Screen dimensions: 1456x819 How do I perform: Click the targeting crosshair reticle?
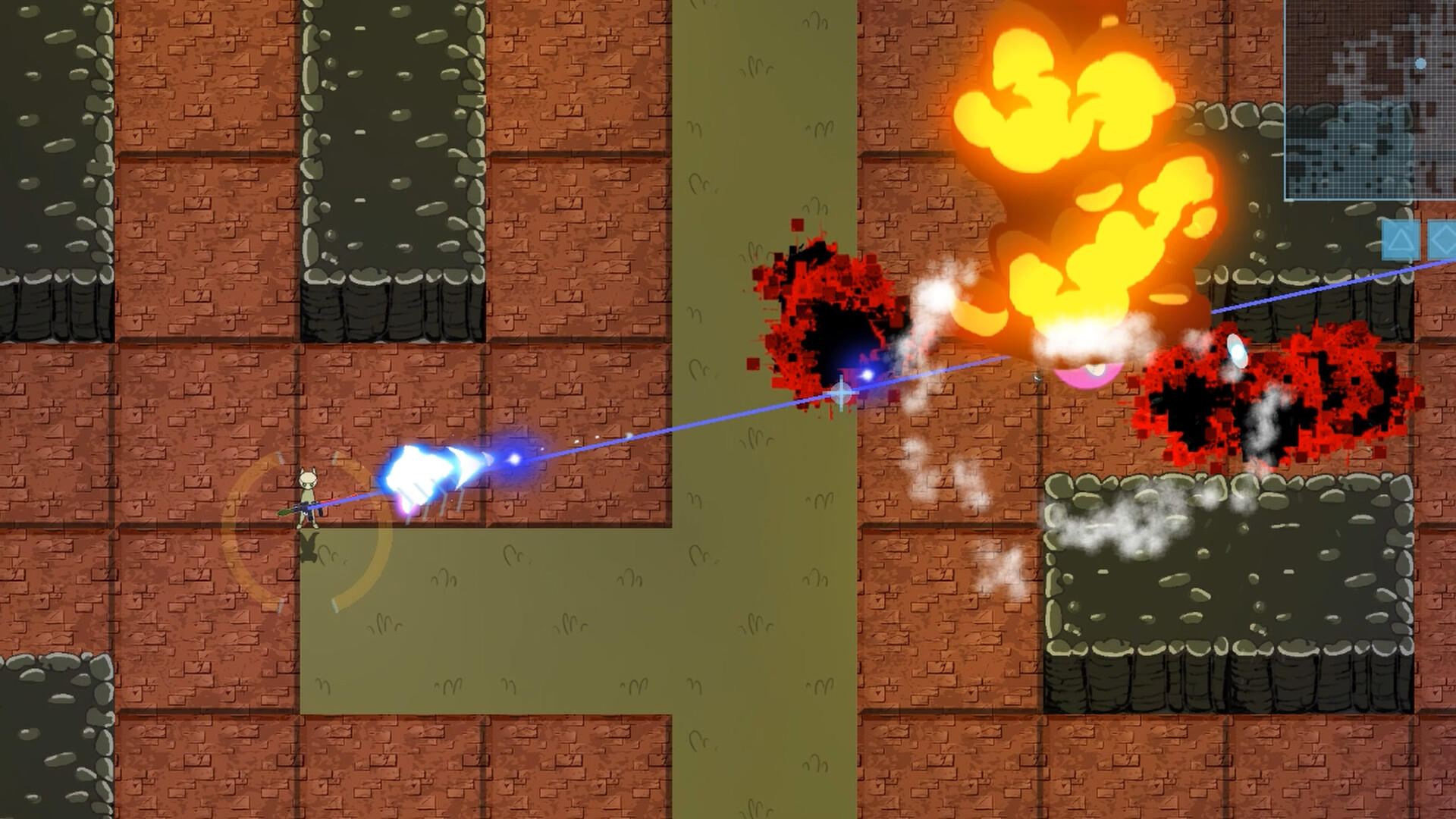click(x=839, y=393)
